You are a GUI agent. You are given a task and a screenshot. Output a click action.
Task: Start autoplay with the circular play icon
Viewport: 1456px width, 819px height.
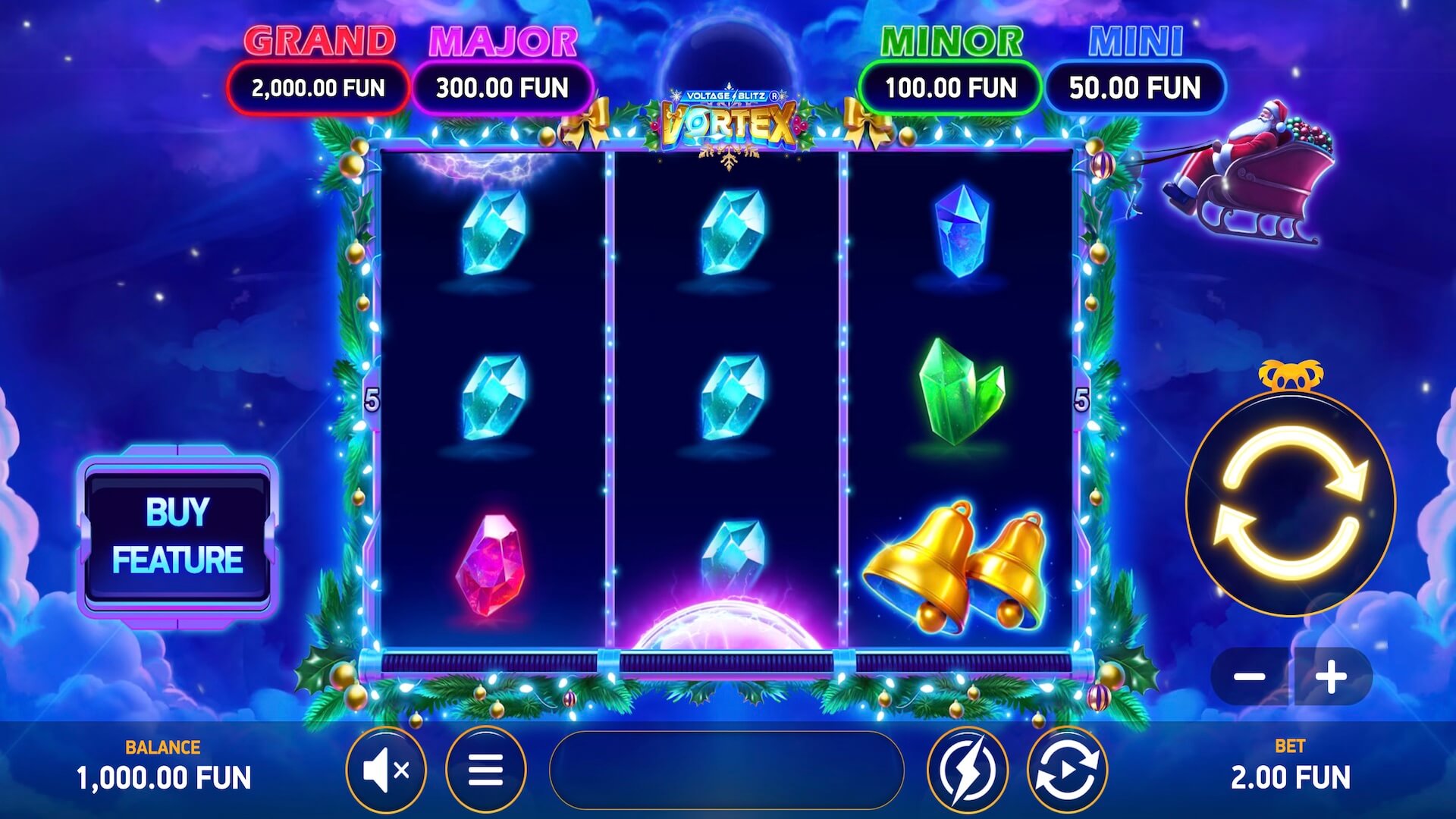tap(1067, 770)
